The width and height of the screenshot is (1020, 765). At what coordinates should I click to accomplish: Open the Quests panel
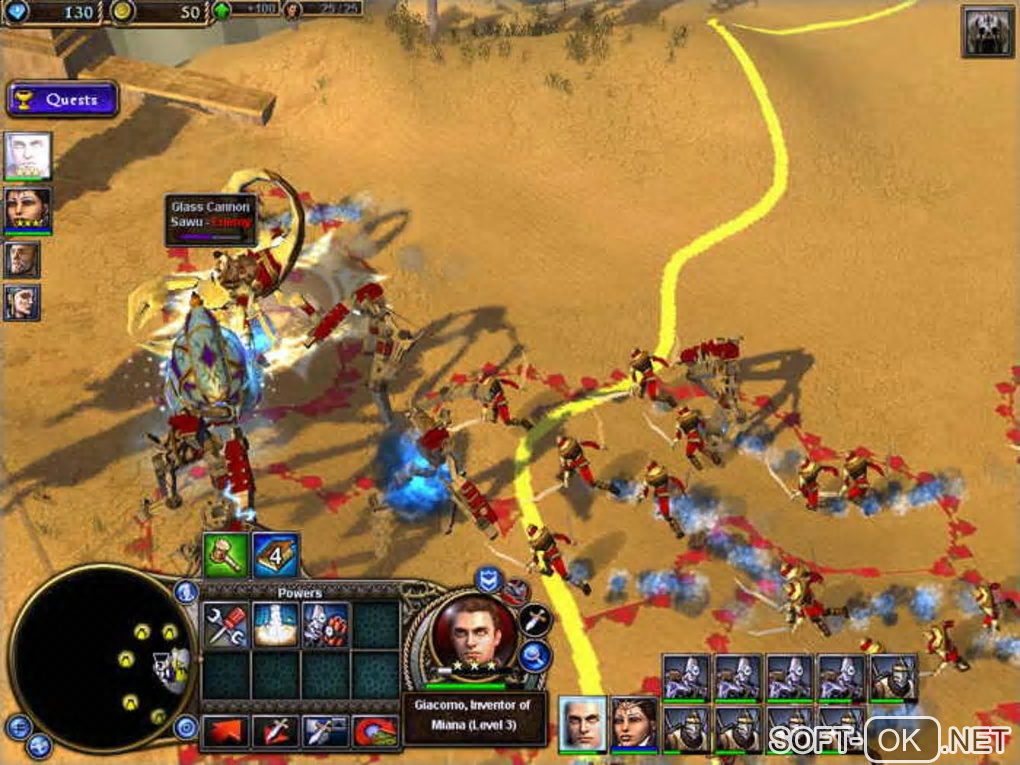[62, 100]
